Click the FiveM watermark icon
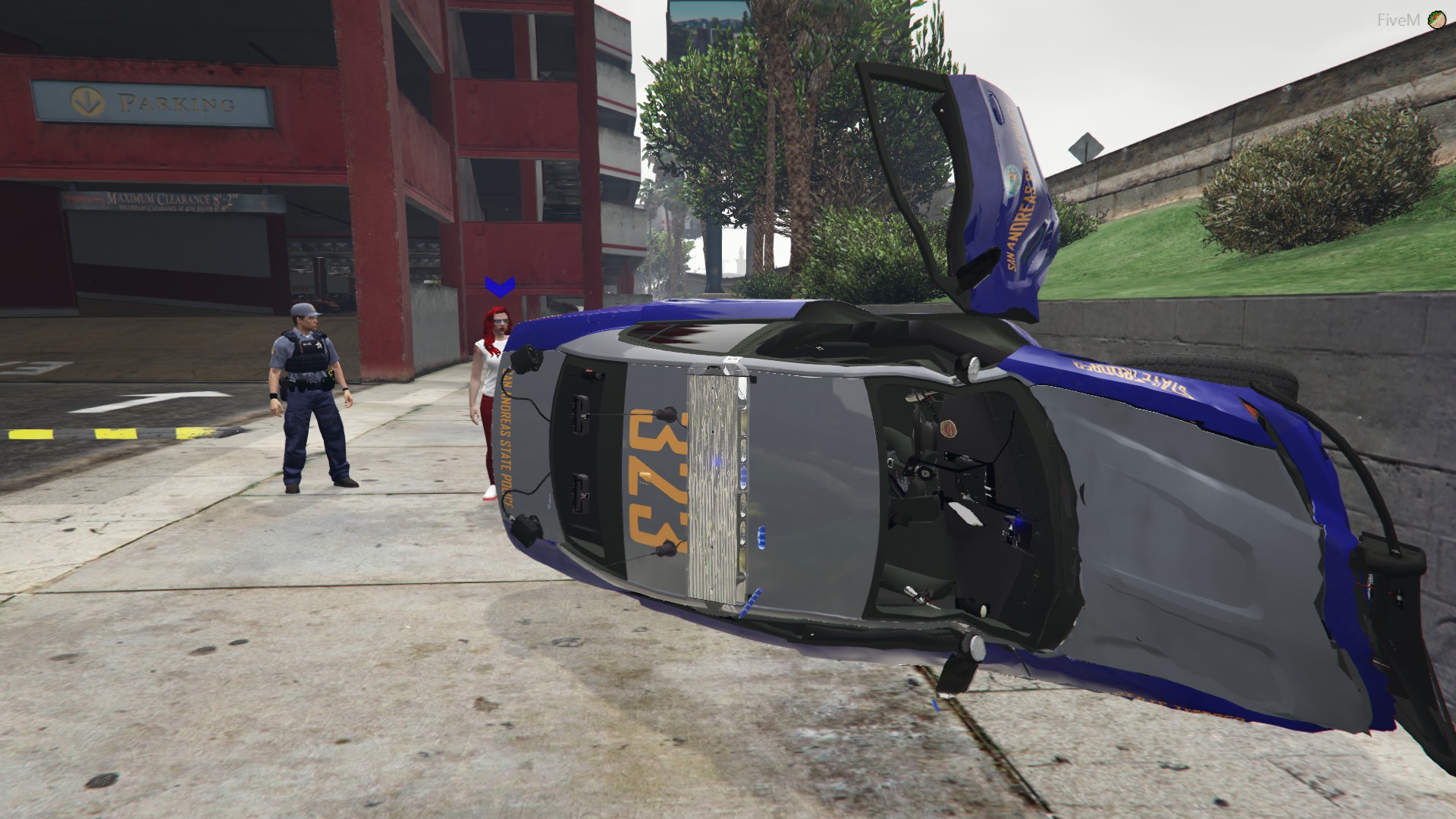Screen dimensions: 1456x819 click(x=1436, y=20)
